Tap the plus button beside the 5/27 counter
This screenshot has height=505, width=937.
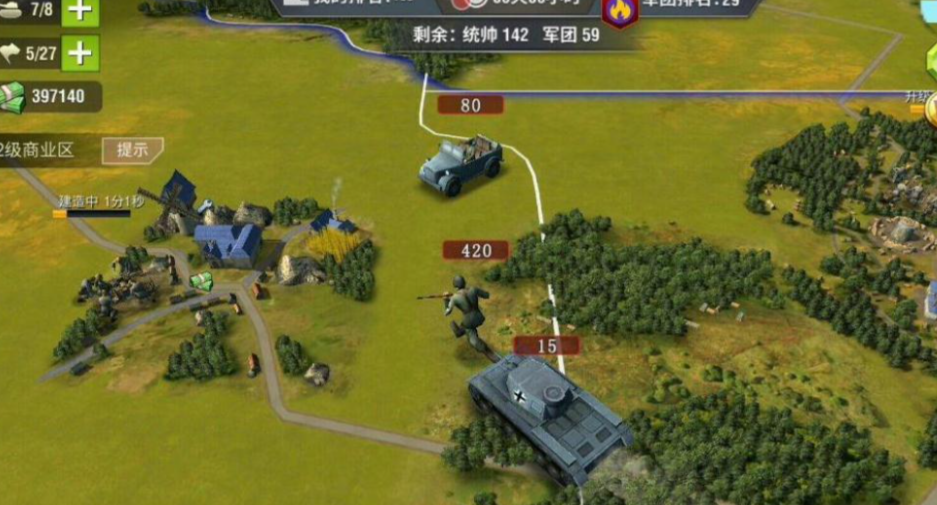pos(80,53)
